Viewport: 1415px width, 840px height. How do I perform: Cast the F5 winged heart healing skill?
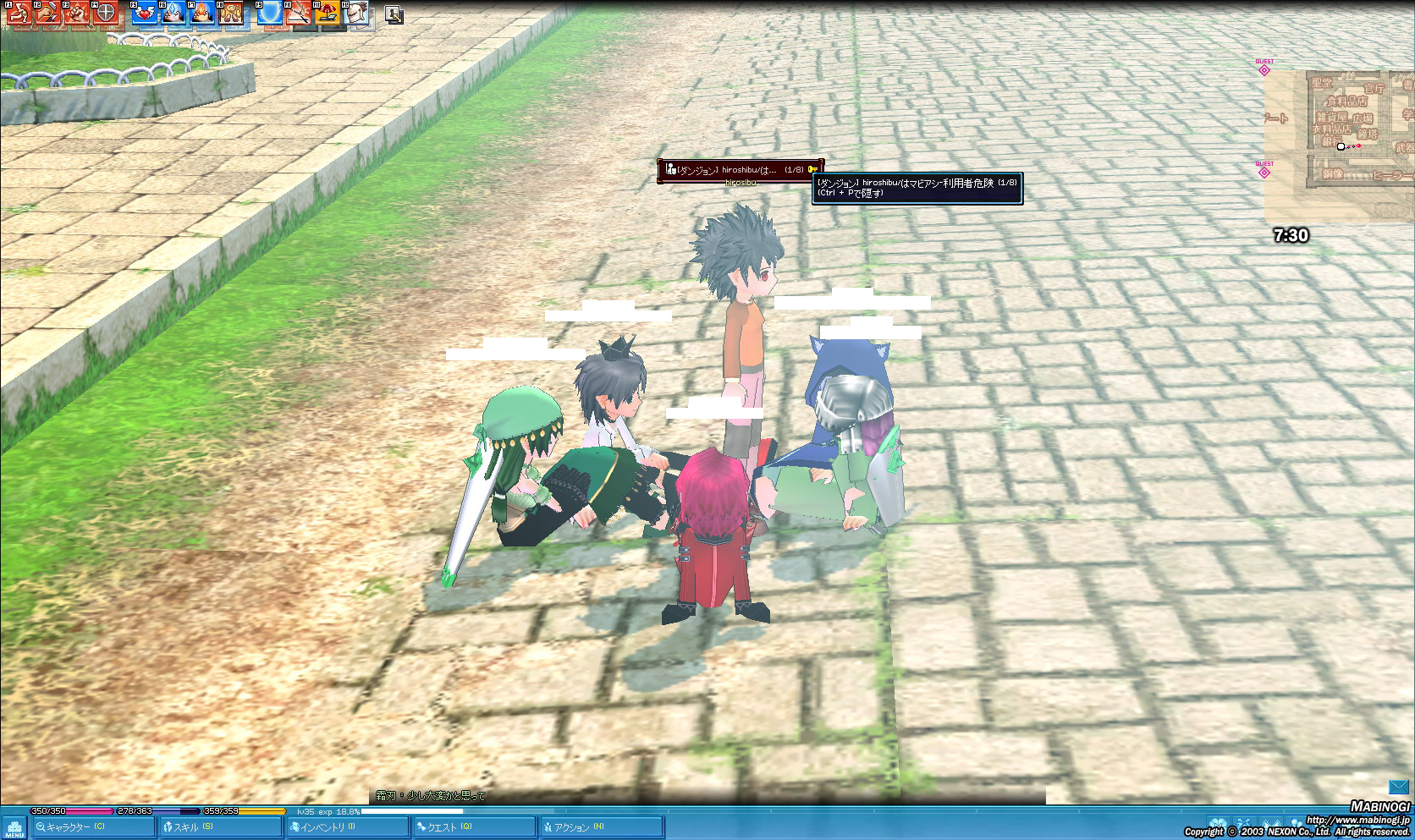coord(145,13)
